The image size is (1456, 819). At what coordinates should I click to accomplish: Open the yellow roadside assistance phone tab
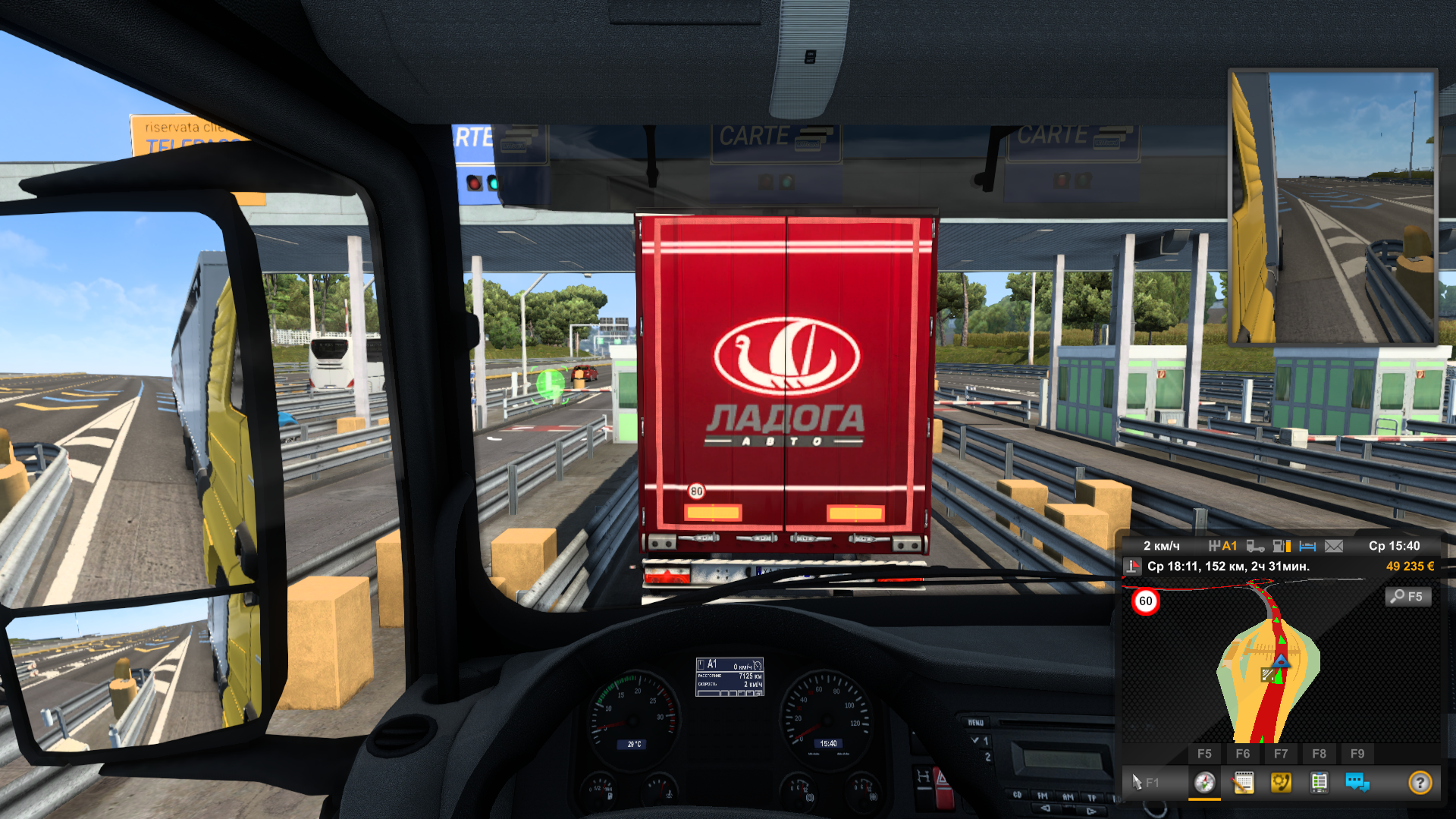point(1281,782)
